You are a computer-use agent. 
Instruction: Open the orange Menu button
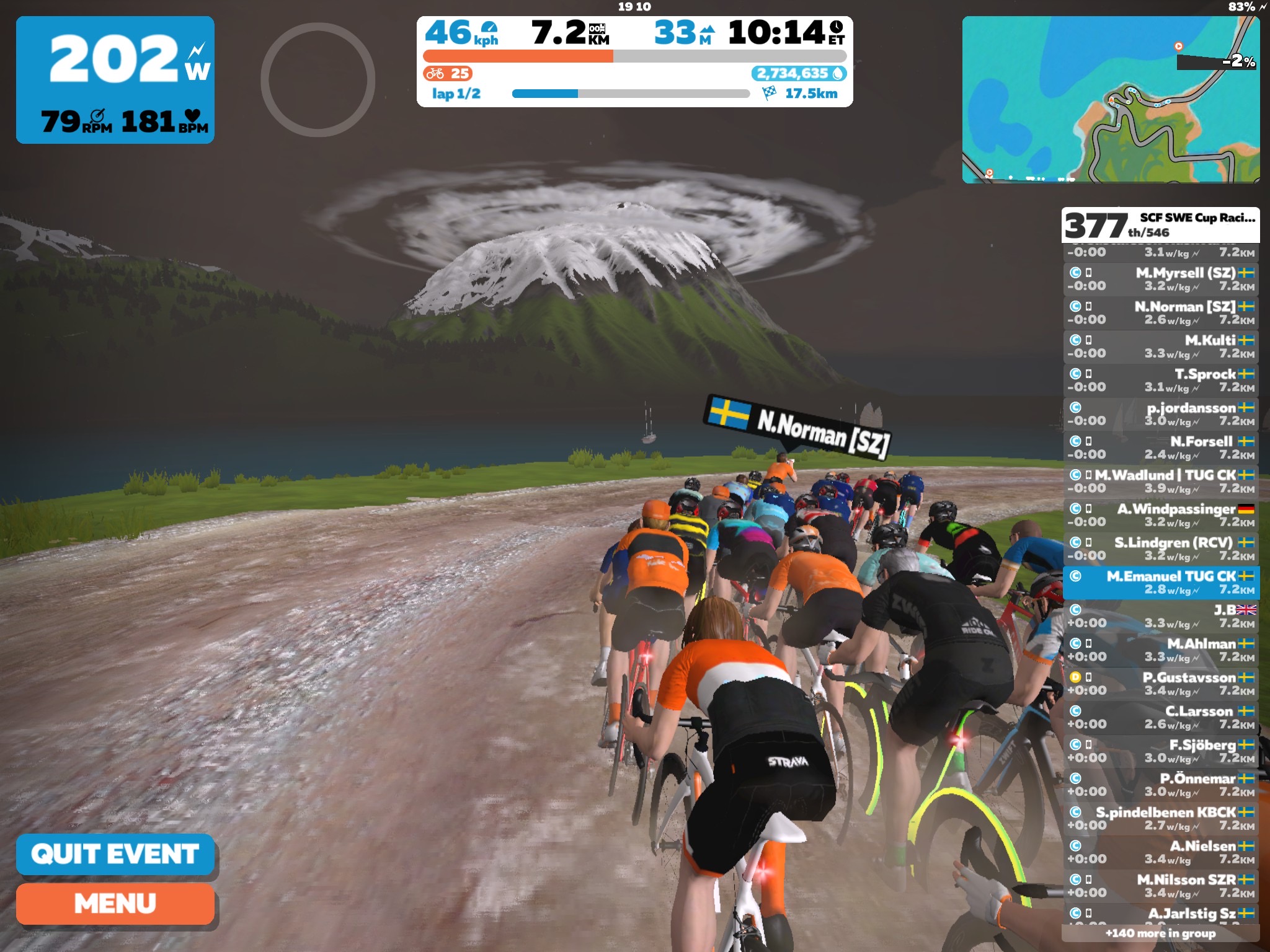(x=115, y=904)
